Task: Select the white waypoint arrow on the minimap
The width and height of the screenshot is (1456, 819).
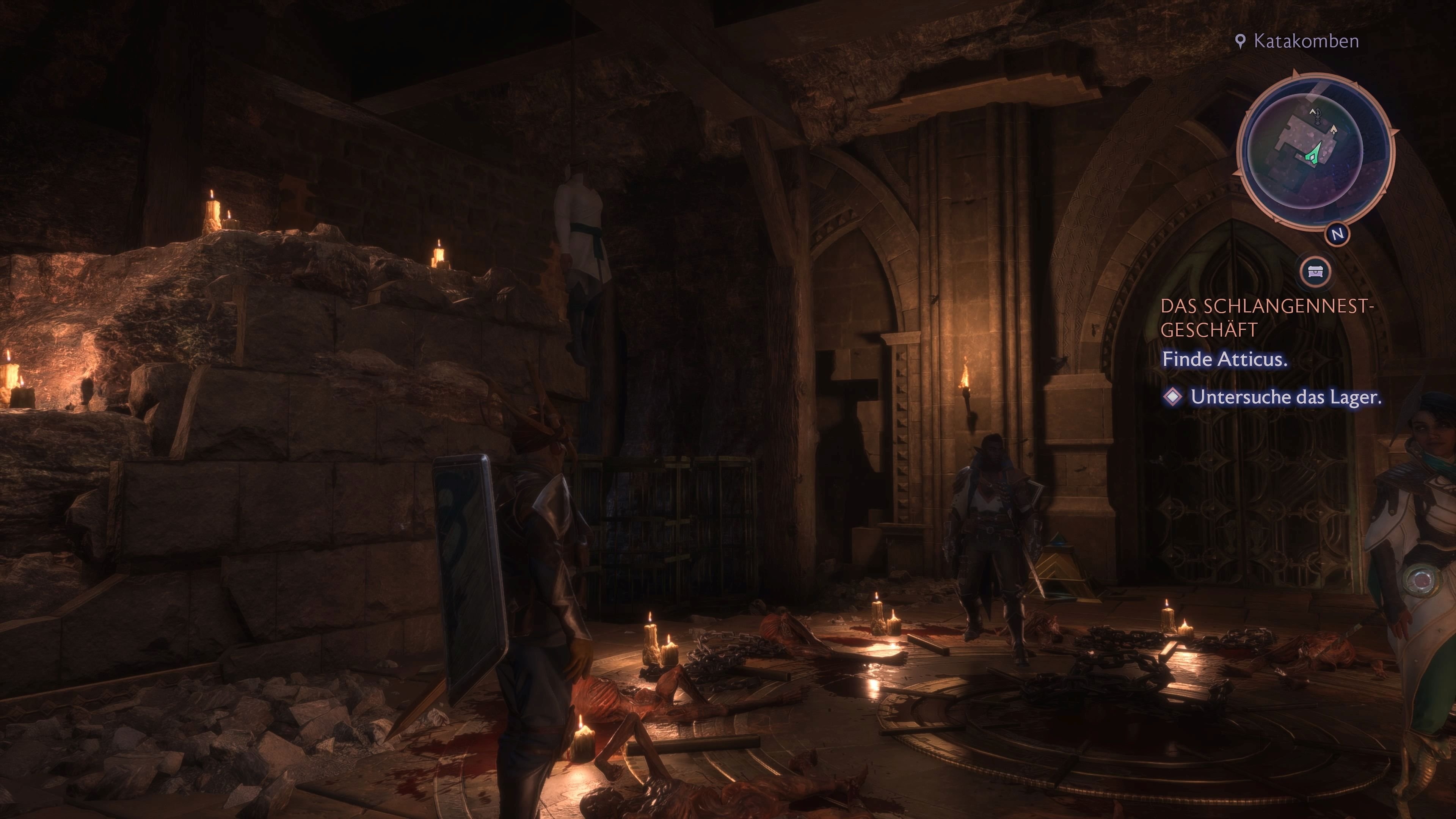Action: click(1335, 128)
